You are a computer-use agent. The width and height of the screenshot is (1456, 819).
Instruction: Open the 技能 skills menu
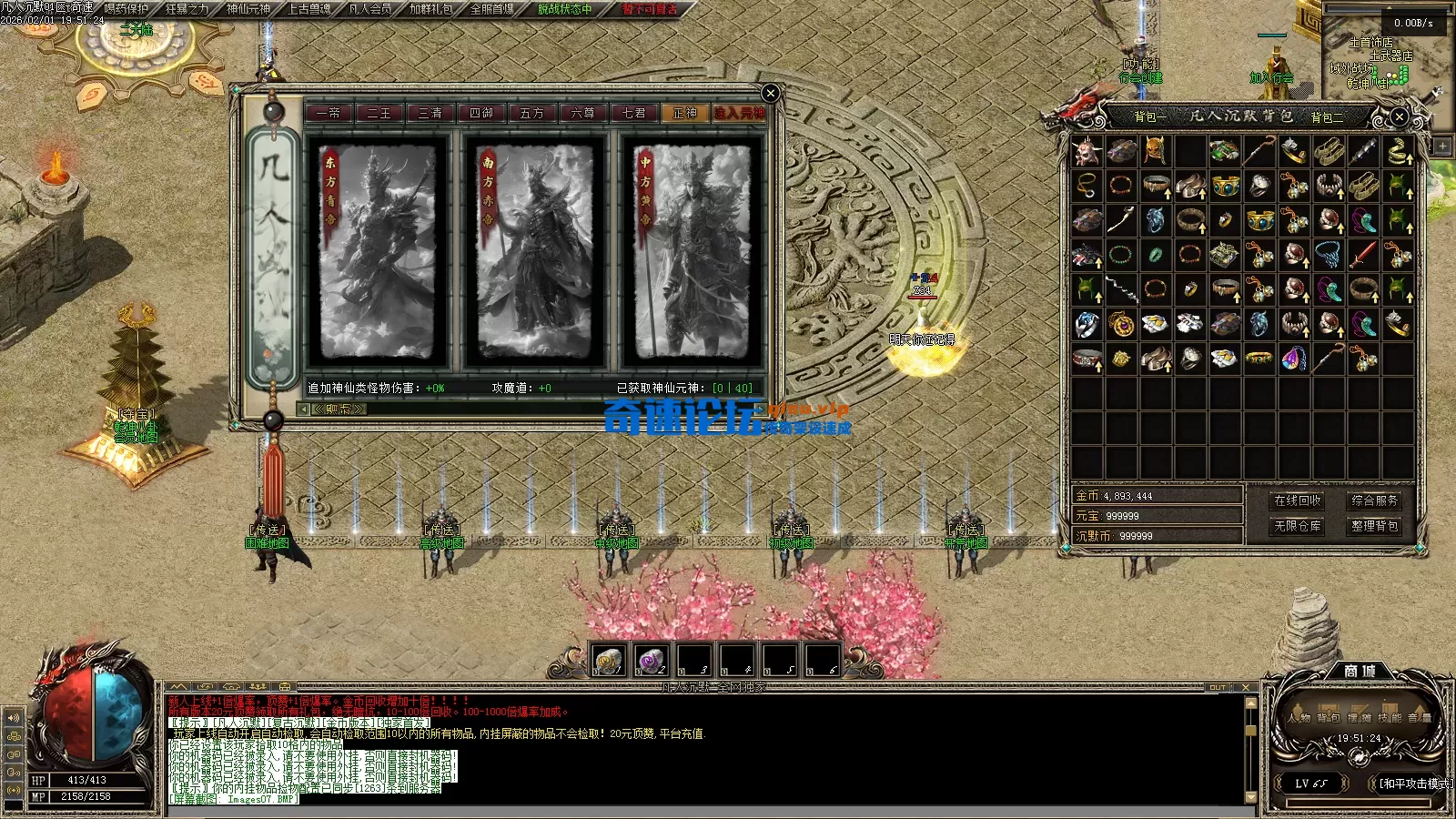coord(1390,717)
